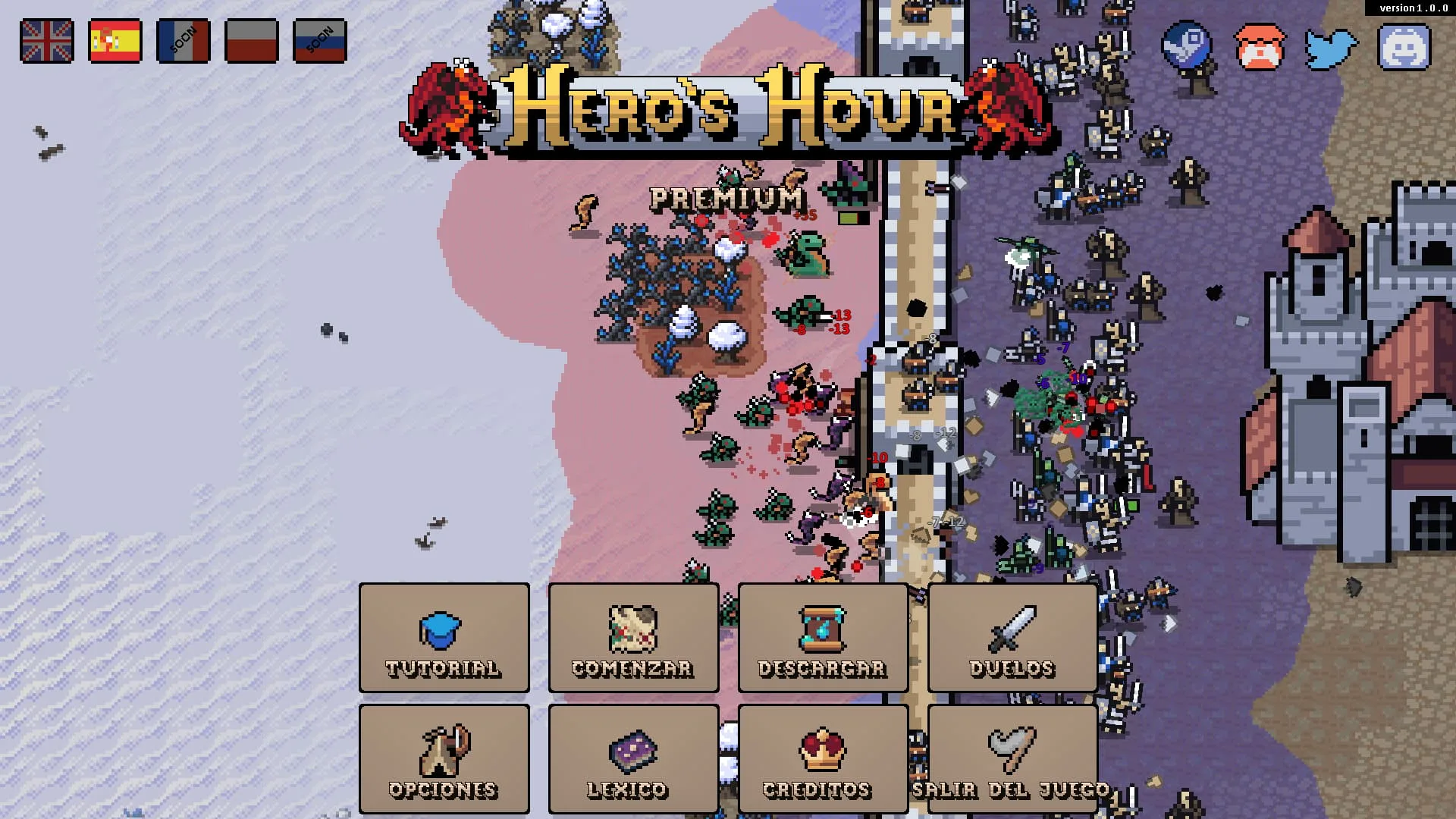Click the PREMIUM label under the logo
Image resolution: width=1456 pixels, height=819 pixels.
pos(726,199)
